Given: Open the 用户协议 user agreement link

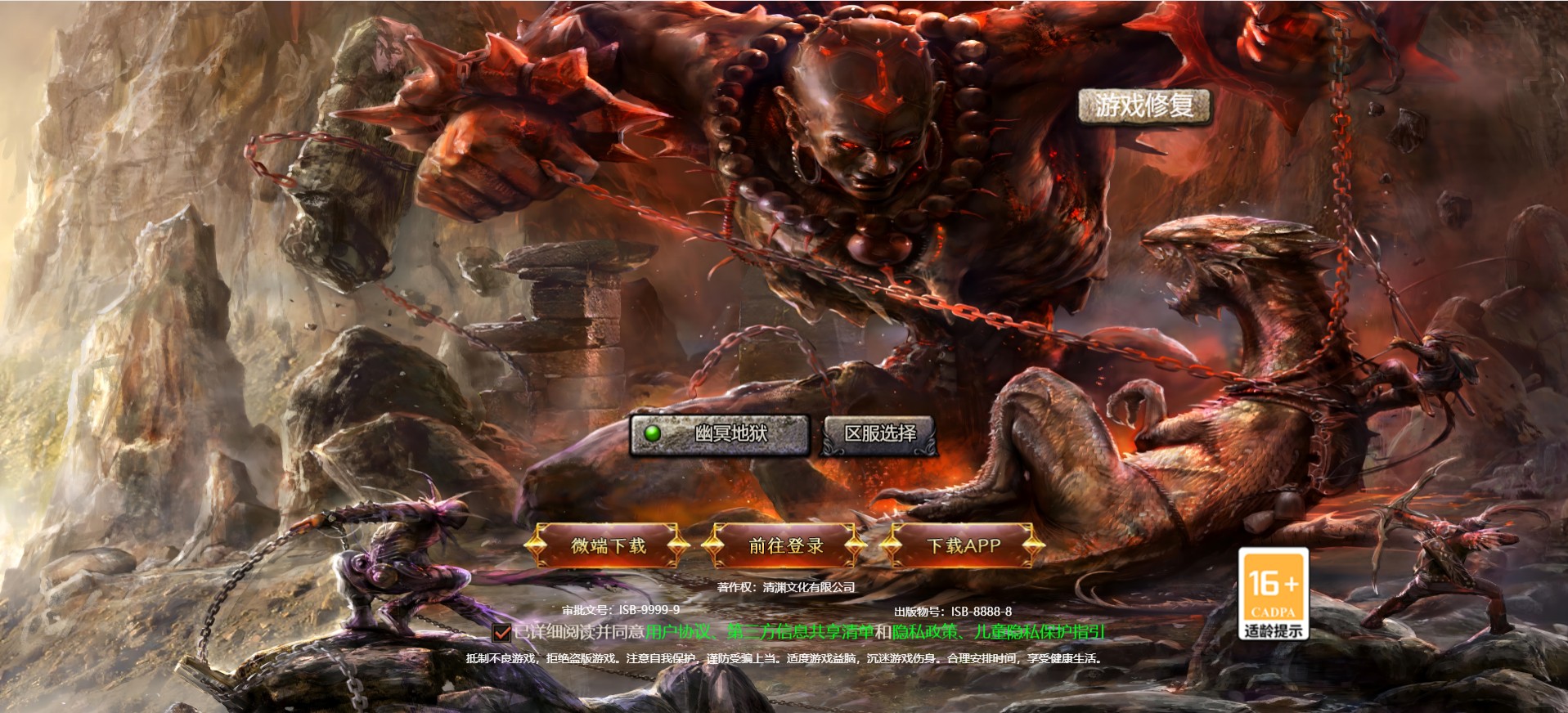Looking at the screenshot, I should click(x=678, y=632).
